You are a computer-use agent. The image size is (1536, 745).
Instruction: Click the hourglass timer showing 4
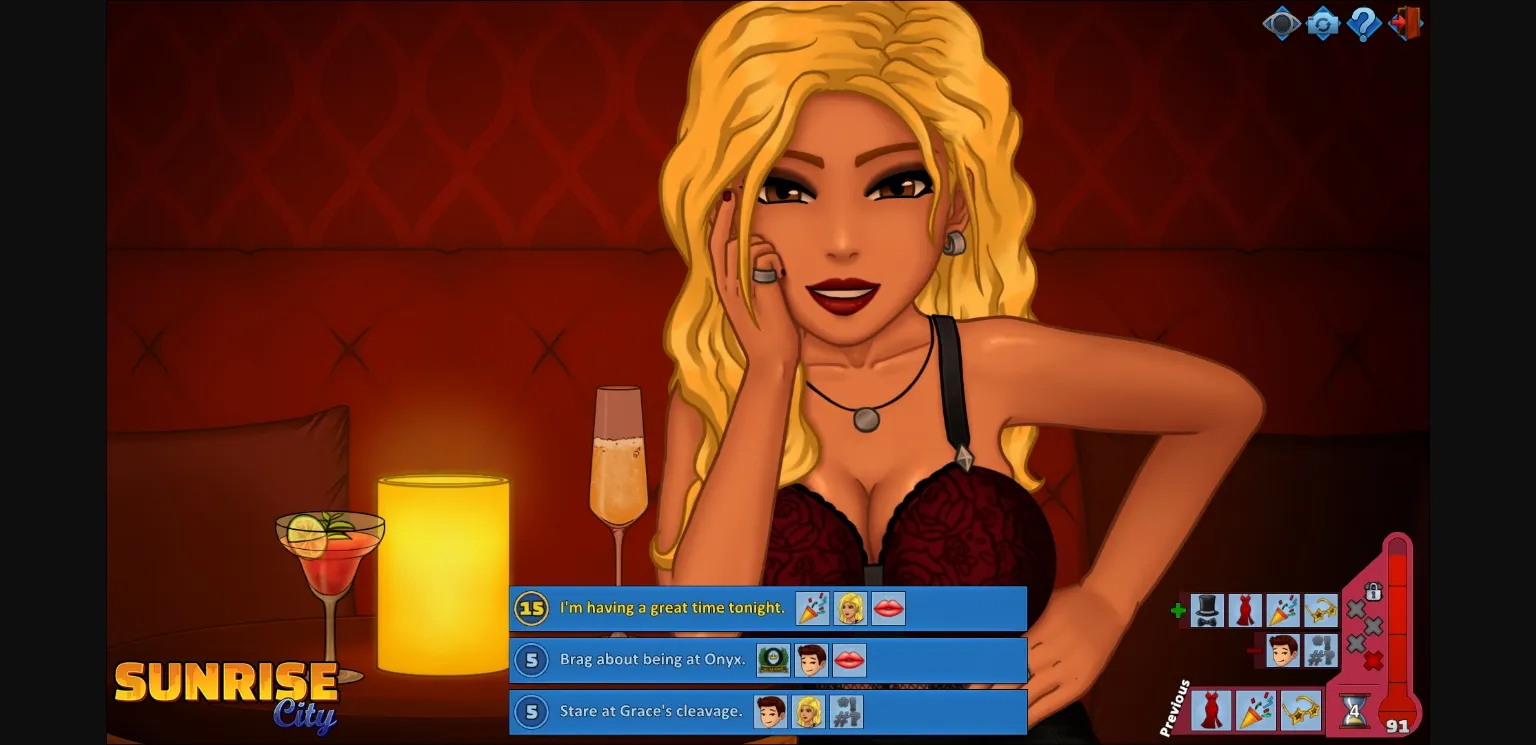click(x=1354, y=711)
